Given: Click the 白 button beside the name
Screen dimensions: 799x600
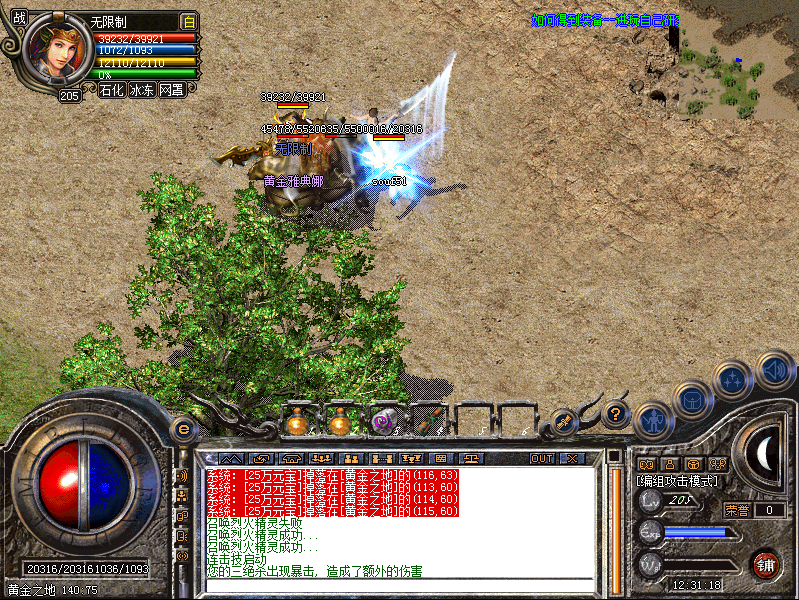Looking at the screenshot, I should 188,21.
